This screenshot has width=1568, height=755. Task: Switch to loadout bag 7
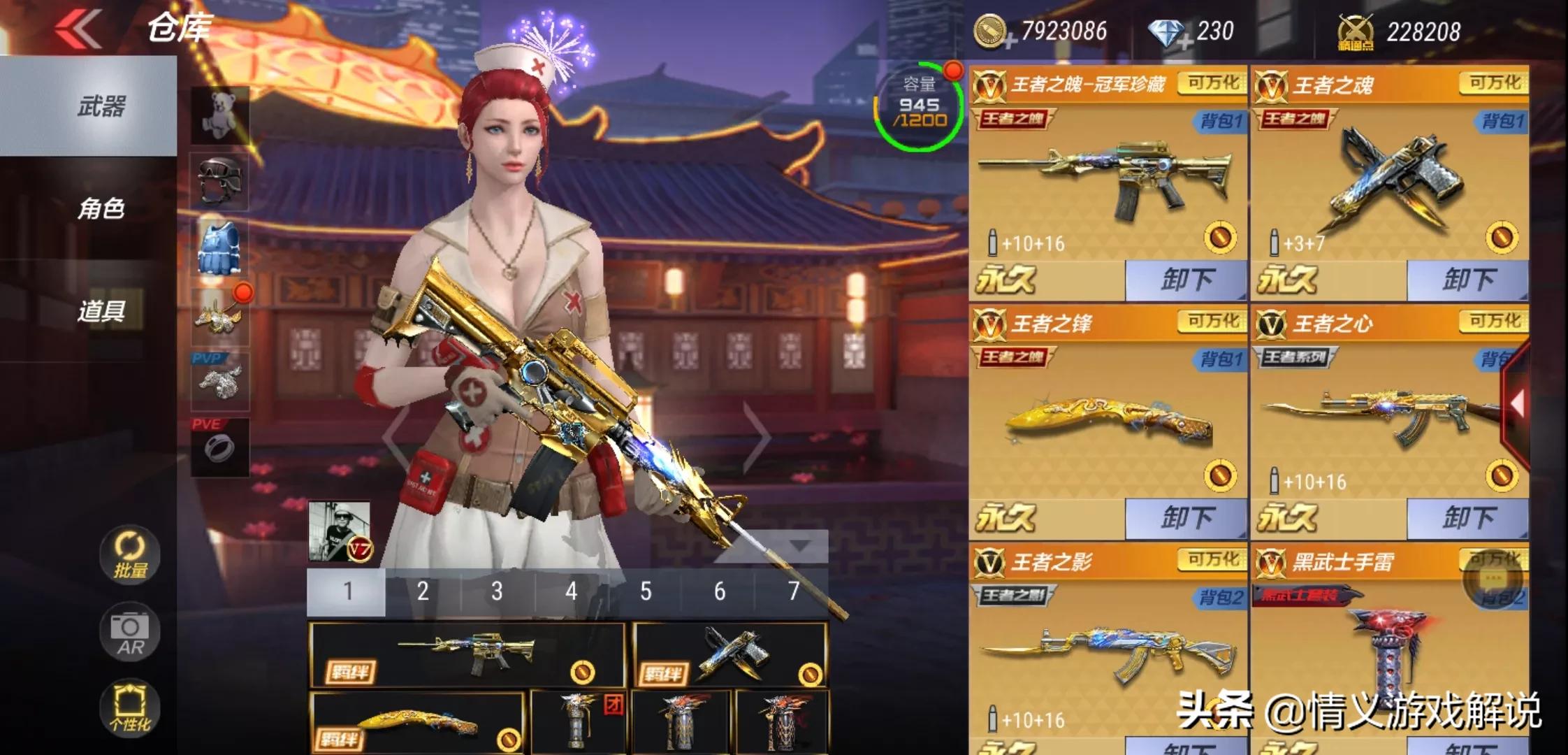793,592
